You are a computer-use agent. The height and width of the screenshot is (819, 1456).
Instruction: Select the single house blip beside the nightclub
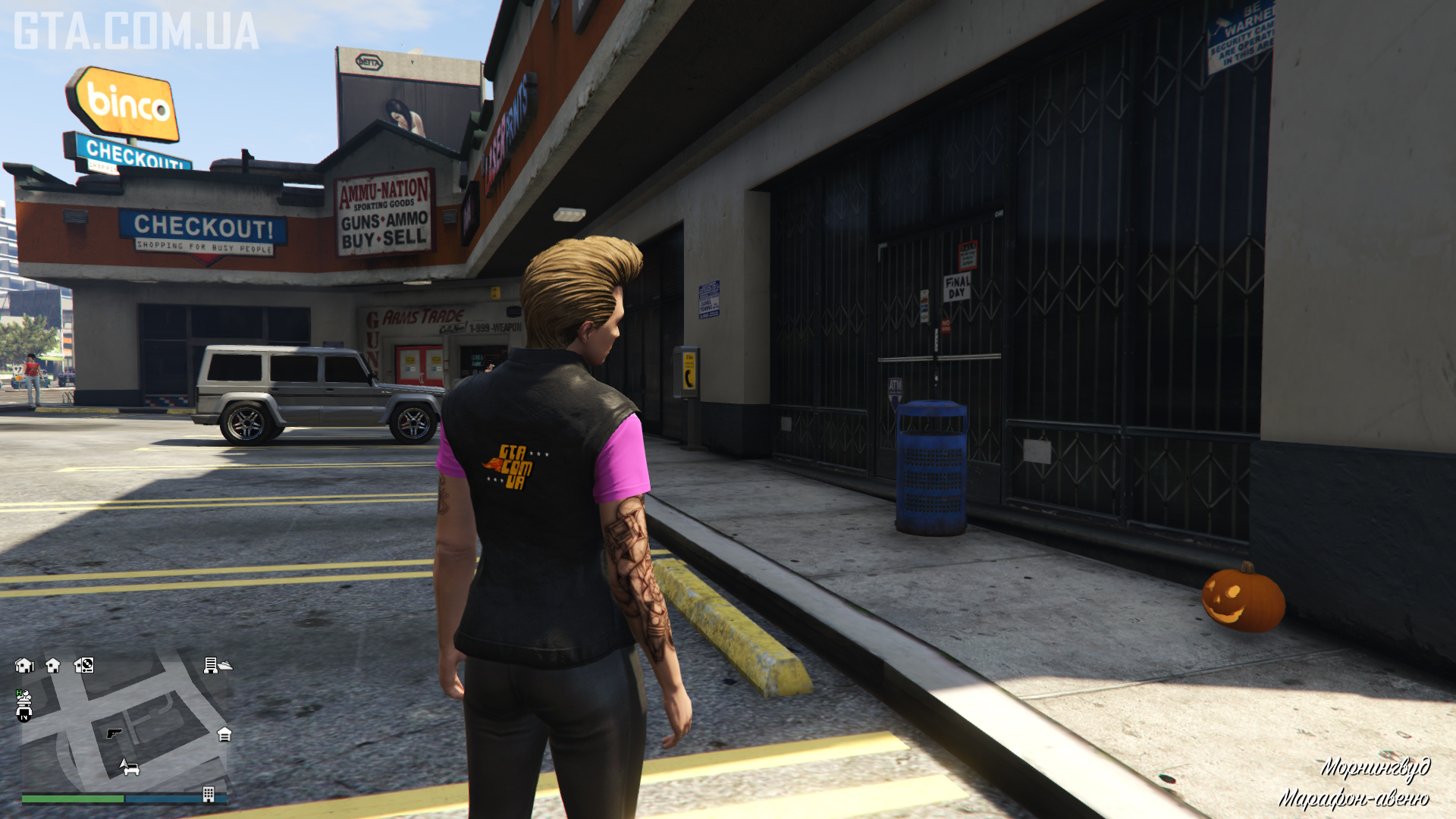click(53, 665)
